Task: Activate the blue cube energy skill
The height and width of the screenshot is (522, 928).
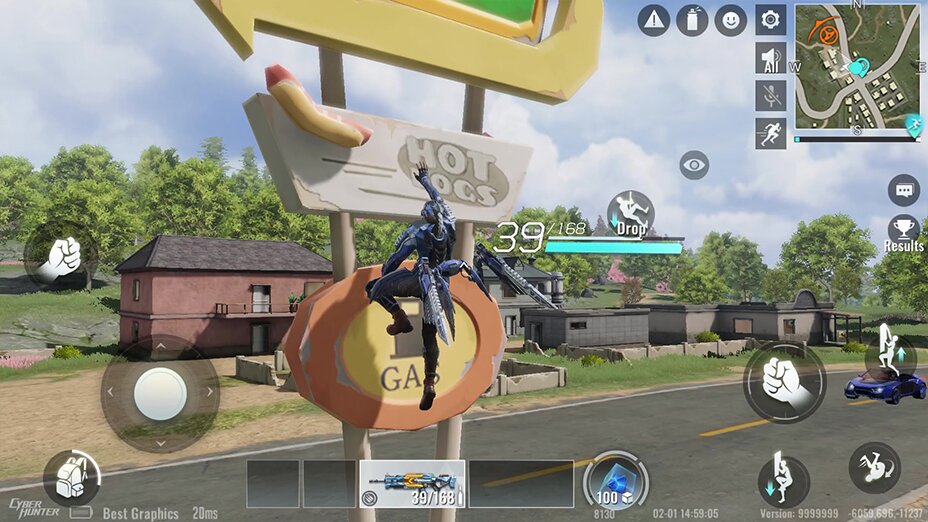Action: (x=615, y=480)
